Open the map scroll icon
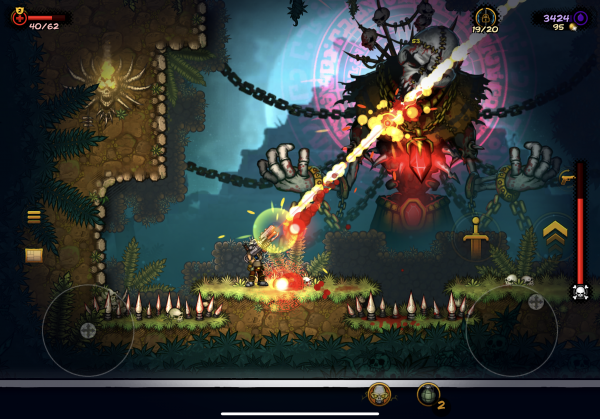 pos(34,255)
